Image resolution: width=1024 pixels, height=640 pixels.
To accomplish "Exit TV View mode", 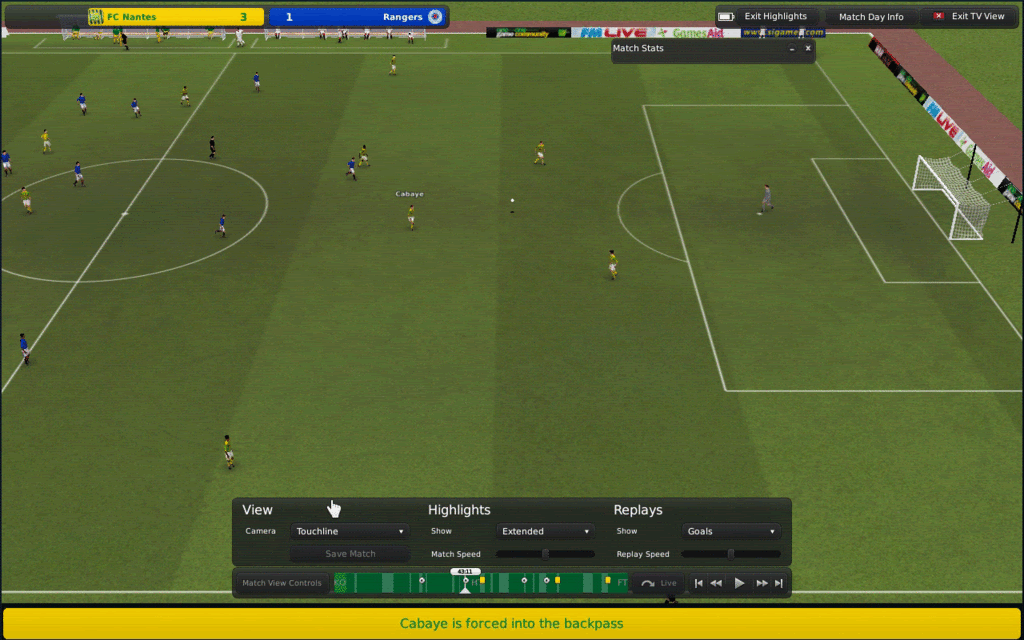I will 968,17.
